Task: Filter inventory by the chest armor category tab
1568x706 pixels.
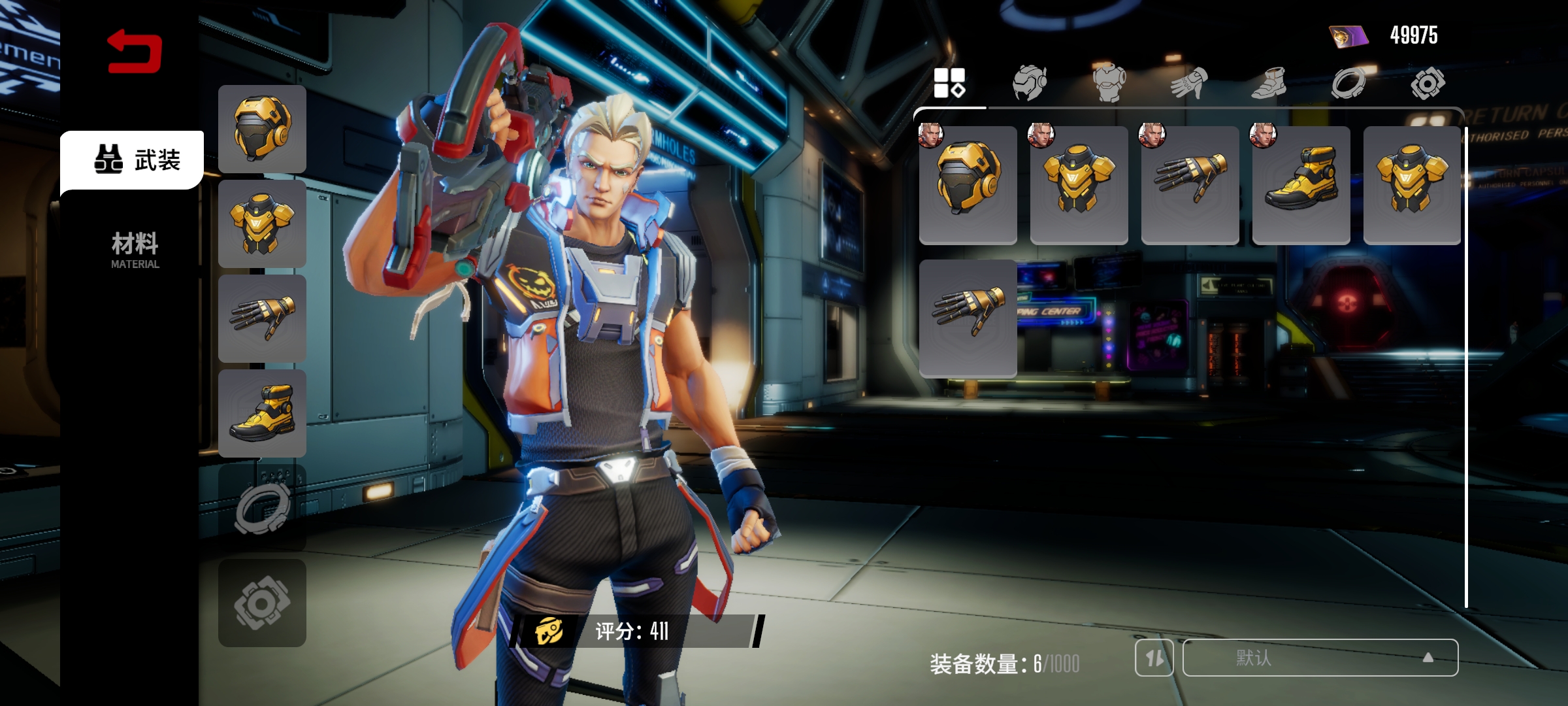Action: tap(1109, 83)
